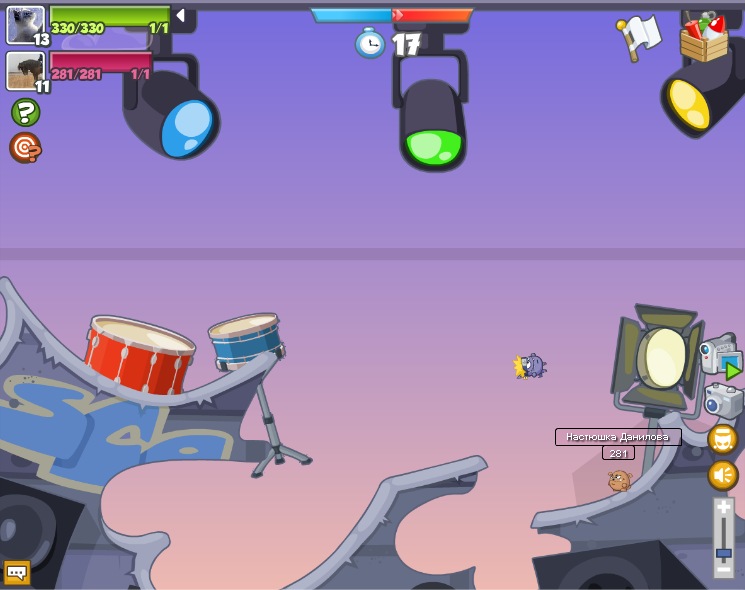The image size is (745, 590).
Task: Zoom in with the plus button
Action: (x=724, y=509)
